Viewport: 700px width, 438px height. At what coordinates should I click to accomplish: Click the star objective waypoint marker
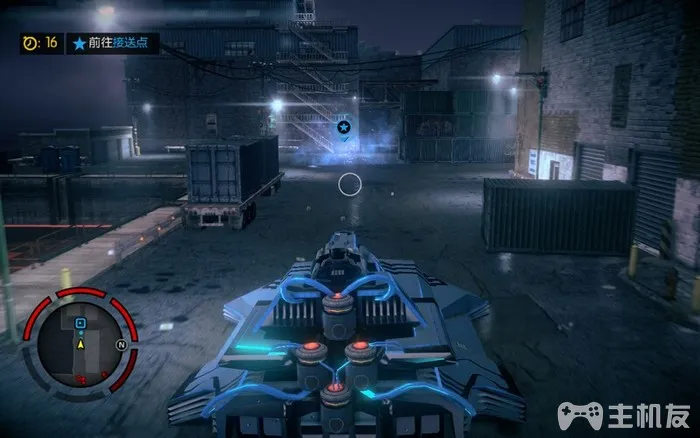[x=344, y=128]
